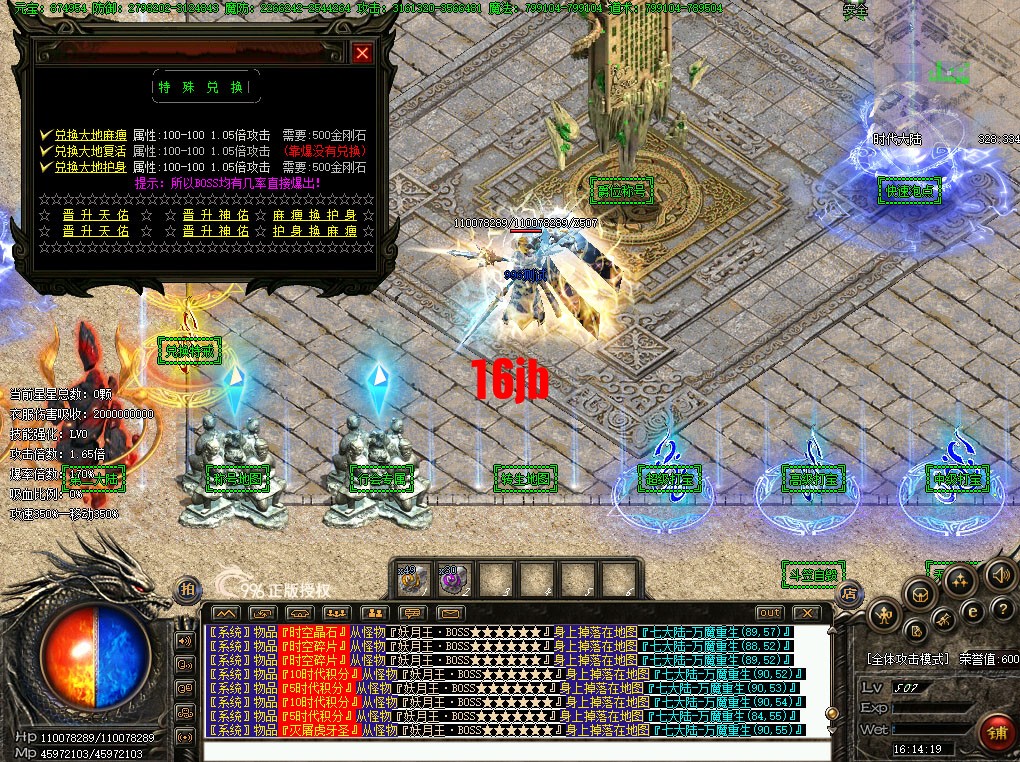Open the character equipment icon
The height and width of the screenshot is (762, 1020).
pos(886,614)
